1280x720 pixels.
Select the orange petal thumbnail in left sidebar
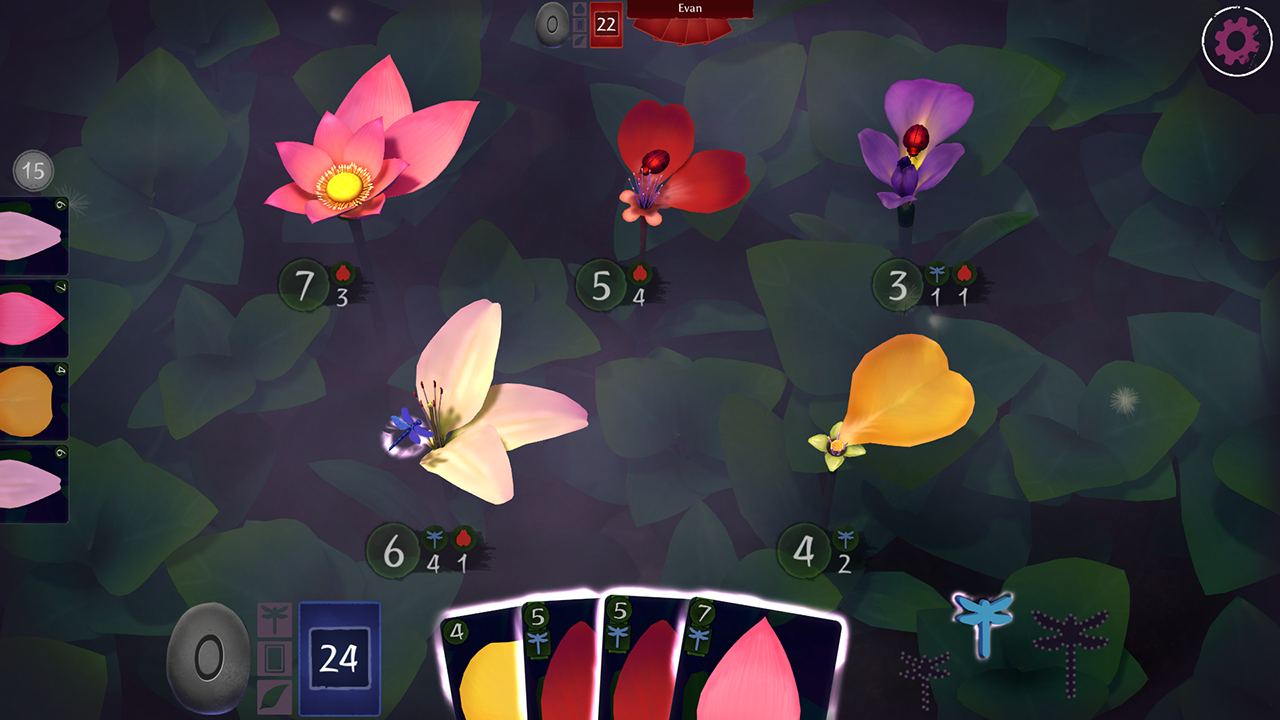pyautogui.click(x=31, y=396)
